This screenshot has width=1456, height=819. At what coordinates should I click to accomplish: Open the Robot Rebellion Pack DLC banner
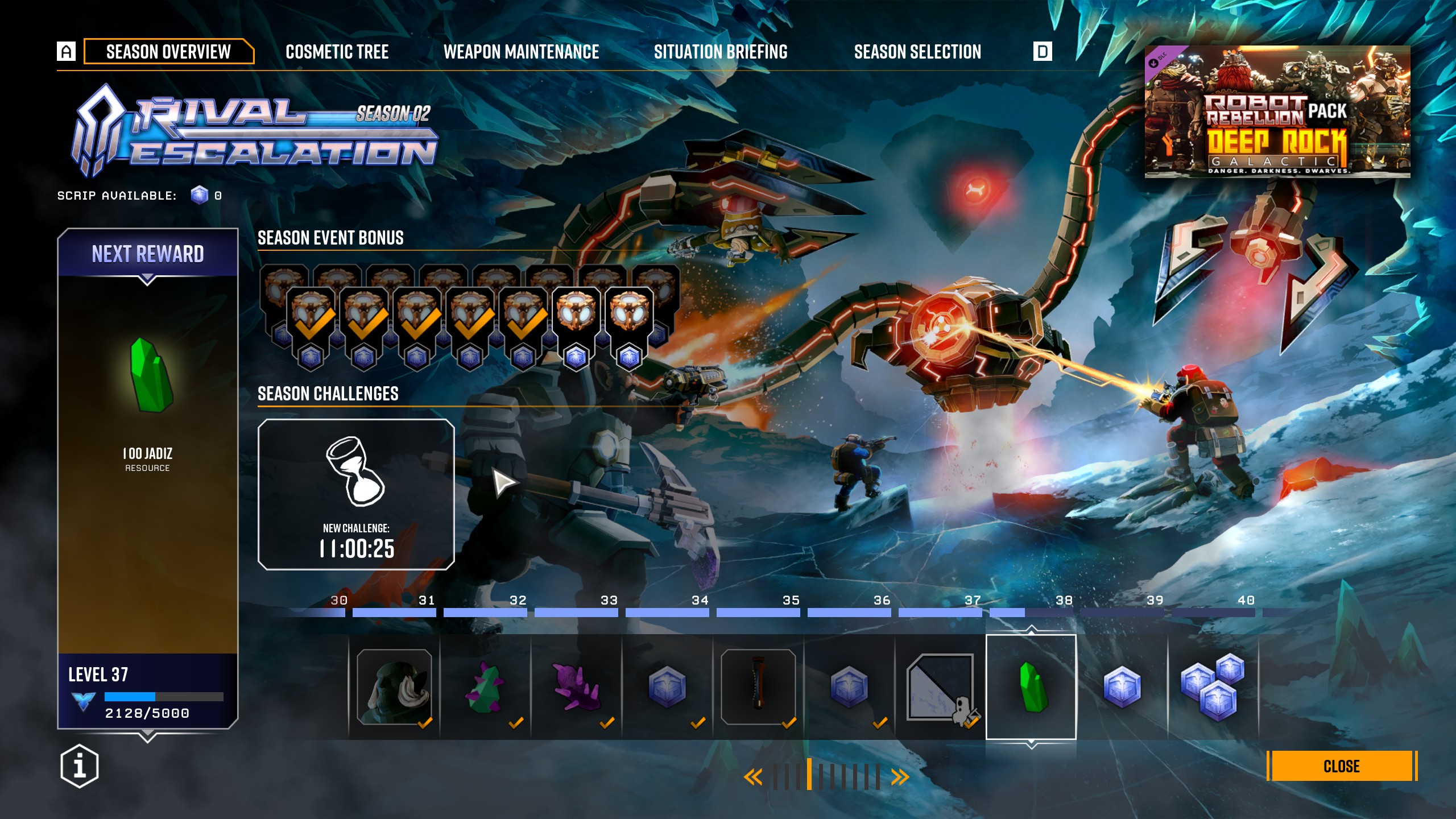(1277, 112)
